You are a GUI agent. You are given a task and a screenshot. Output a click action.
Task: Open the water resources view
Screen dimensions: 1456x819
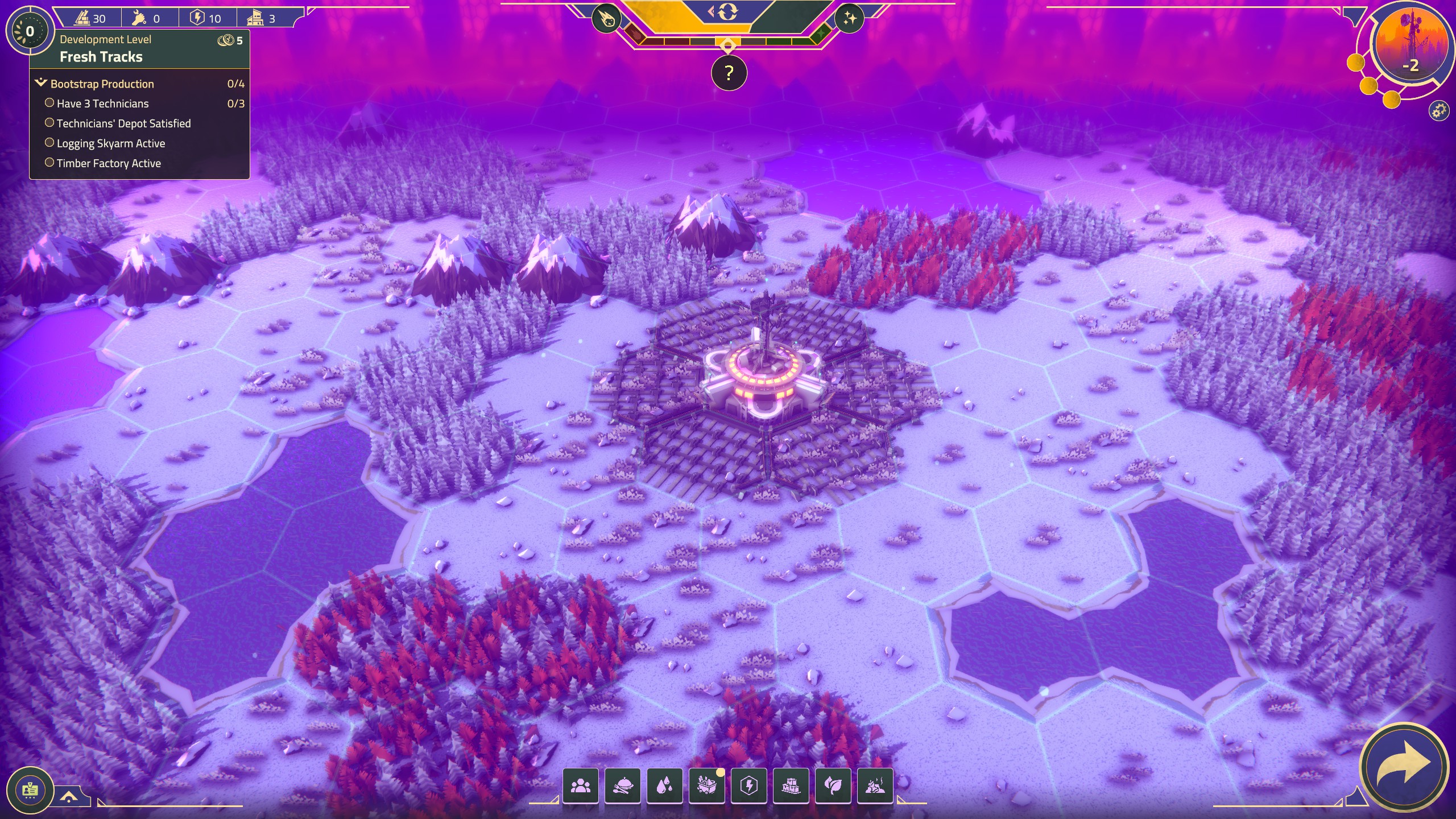tap(665, 785)
